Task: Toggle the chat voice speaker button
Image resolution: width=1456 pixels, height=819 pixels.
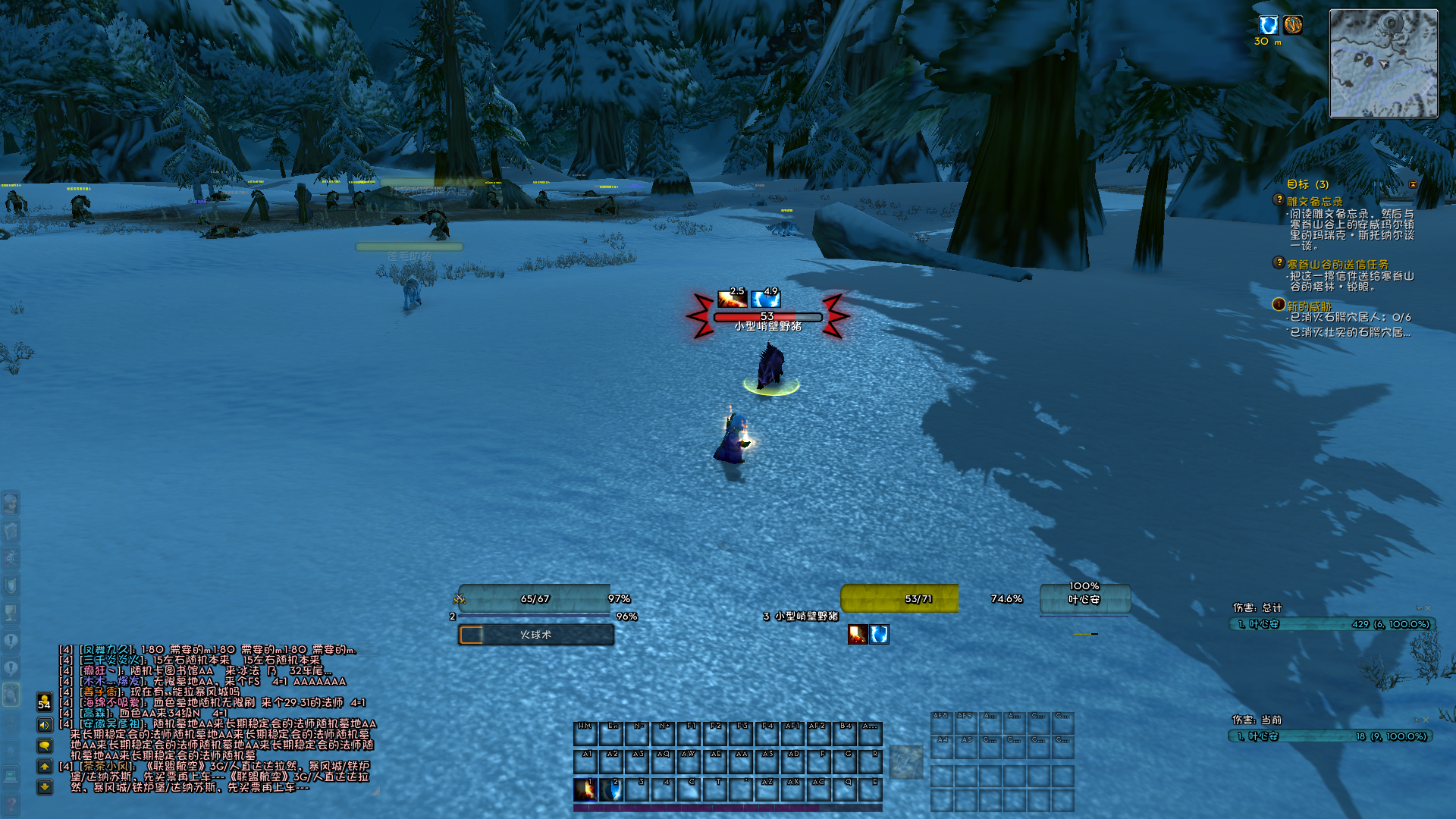Action: (45, 725)
